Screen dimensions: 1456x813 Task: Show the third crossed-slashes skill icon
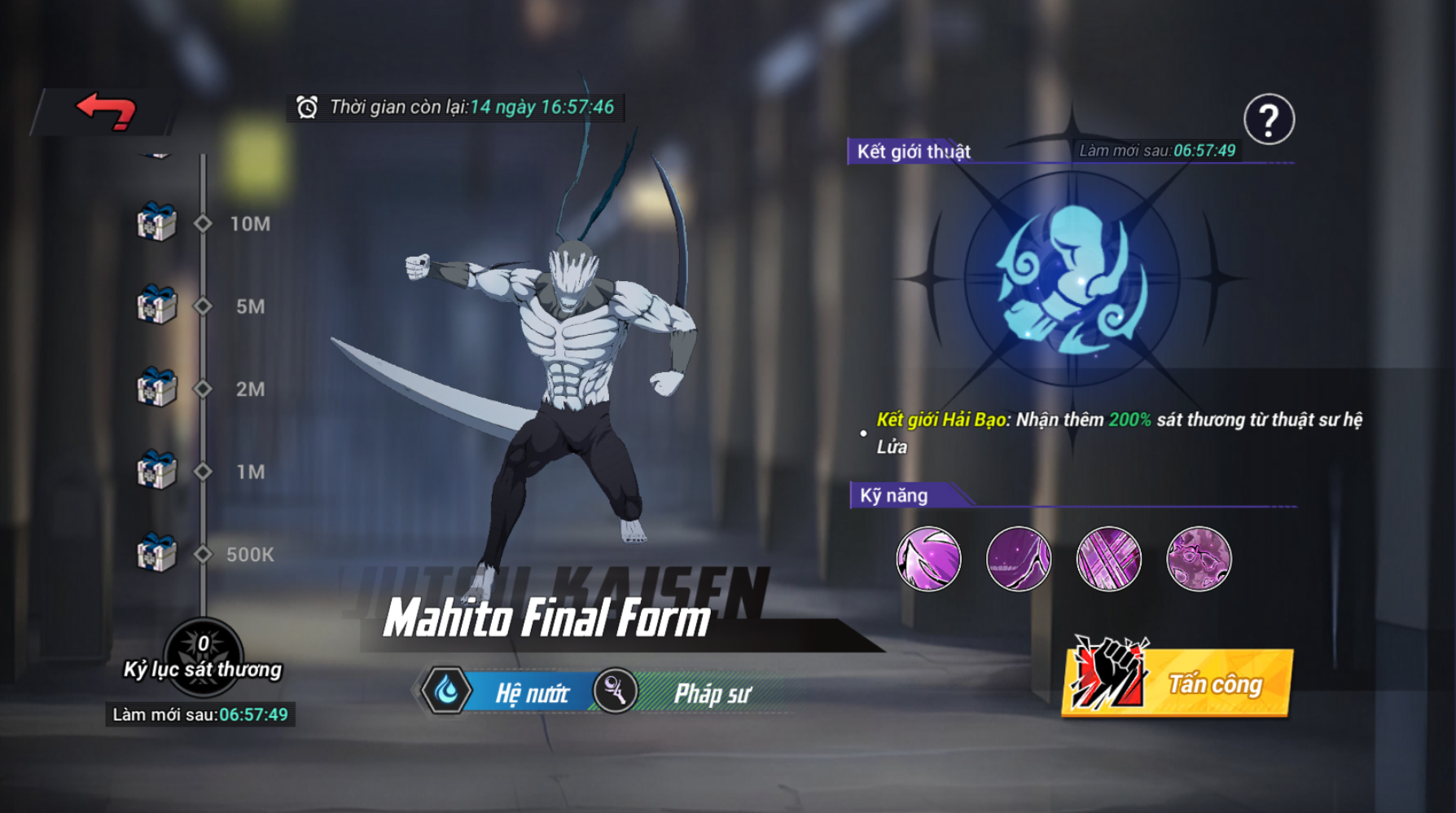click(1109, 559)
